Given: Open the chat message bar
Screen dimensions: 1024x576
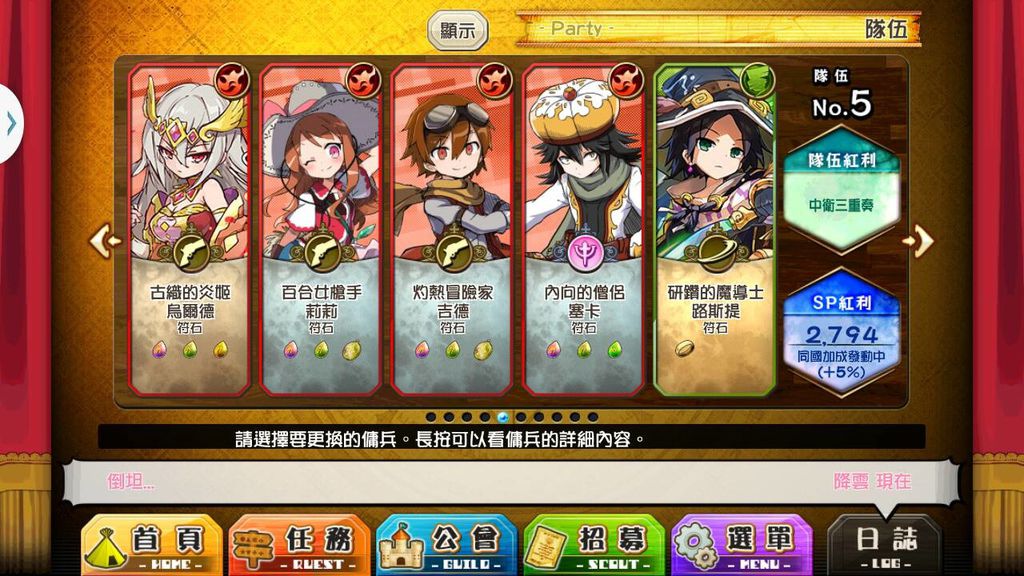Looking at the screenshot, I should pyautogui.click(x=510, y=481).
